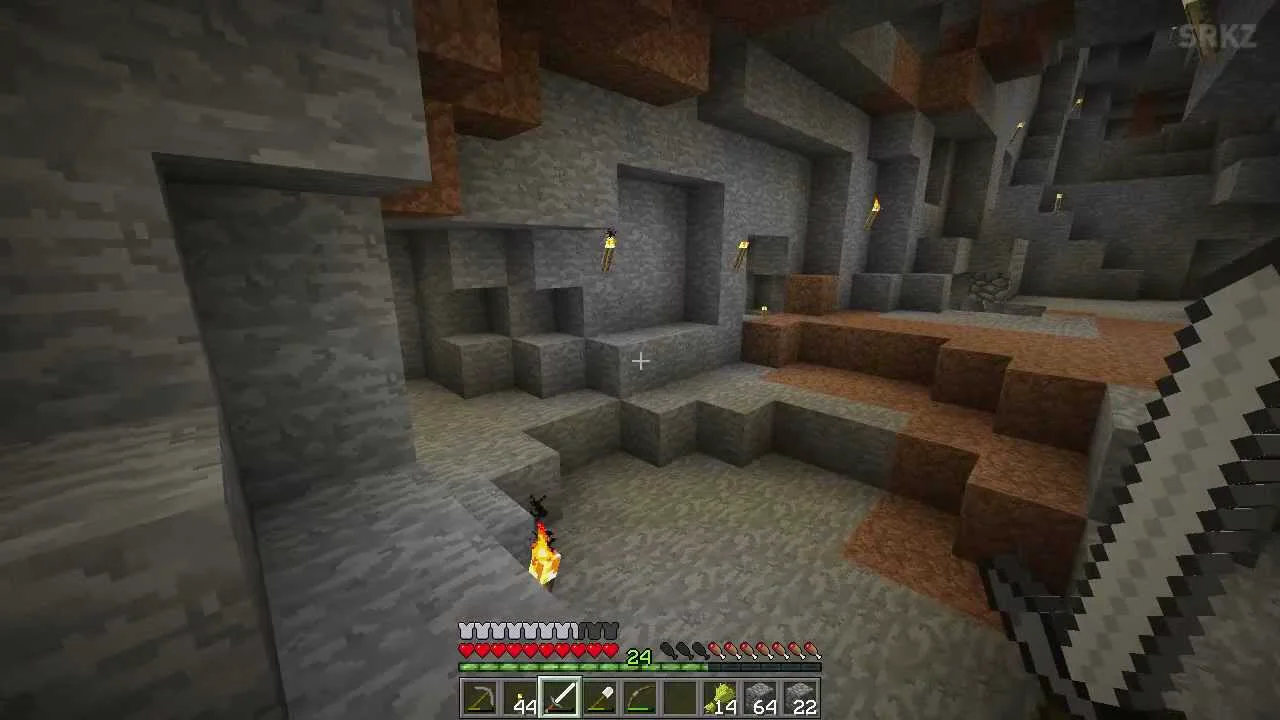Pick the green item stack of 14

click(720, 698)
